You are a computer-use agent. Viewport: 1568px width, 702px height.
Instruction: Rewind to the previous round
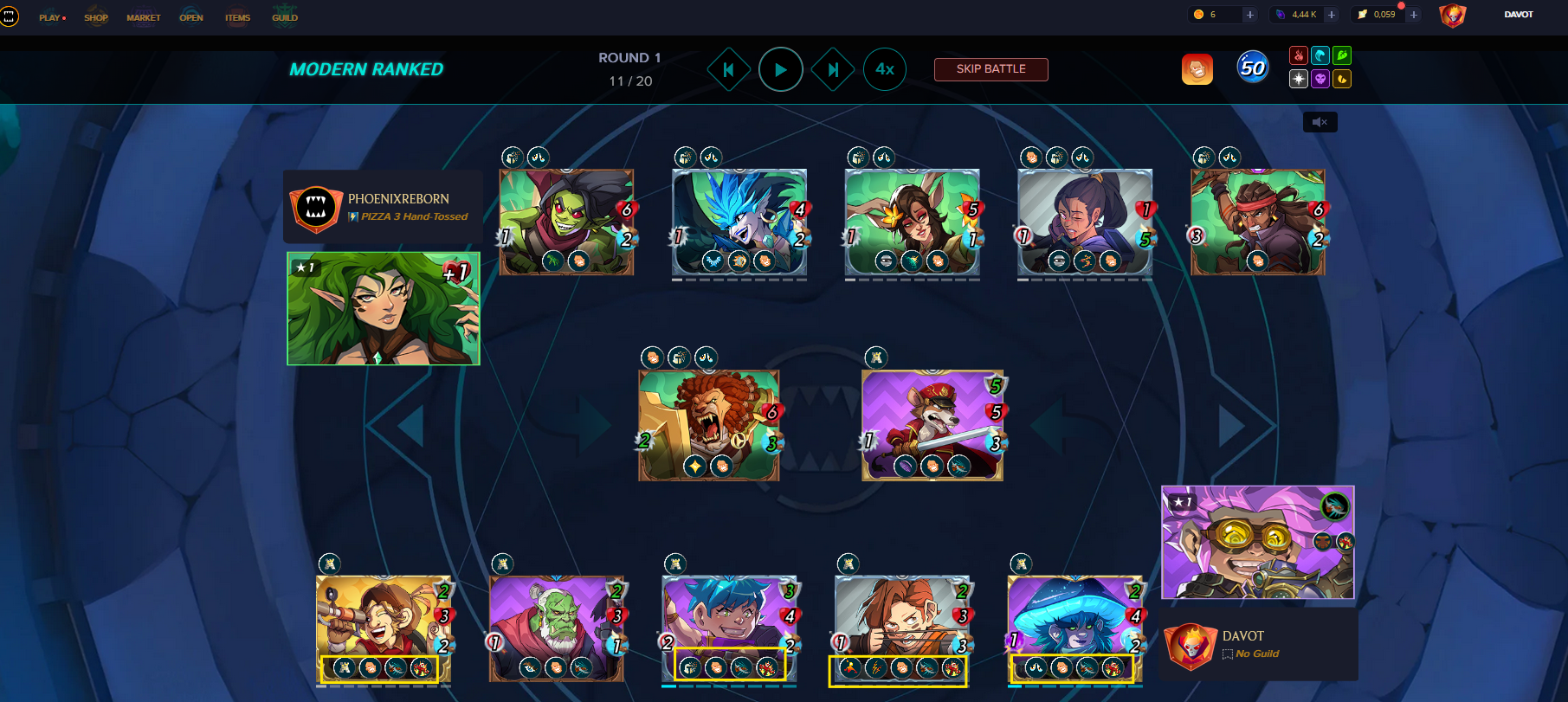coord(729,69)
